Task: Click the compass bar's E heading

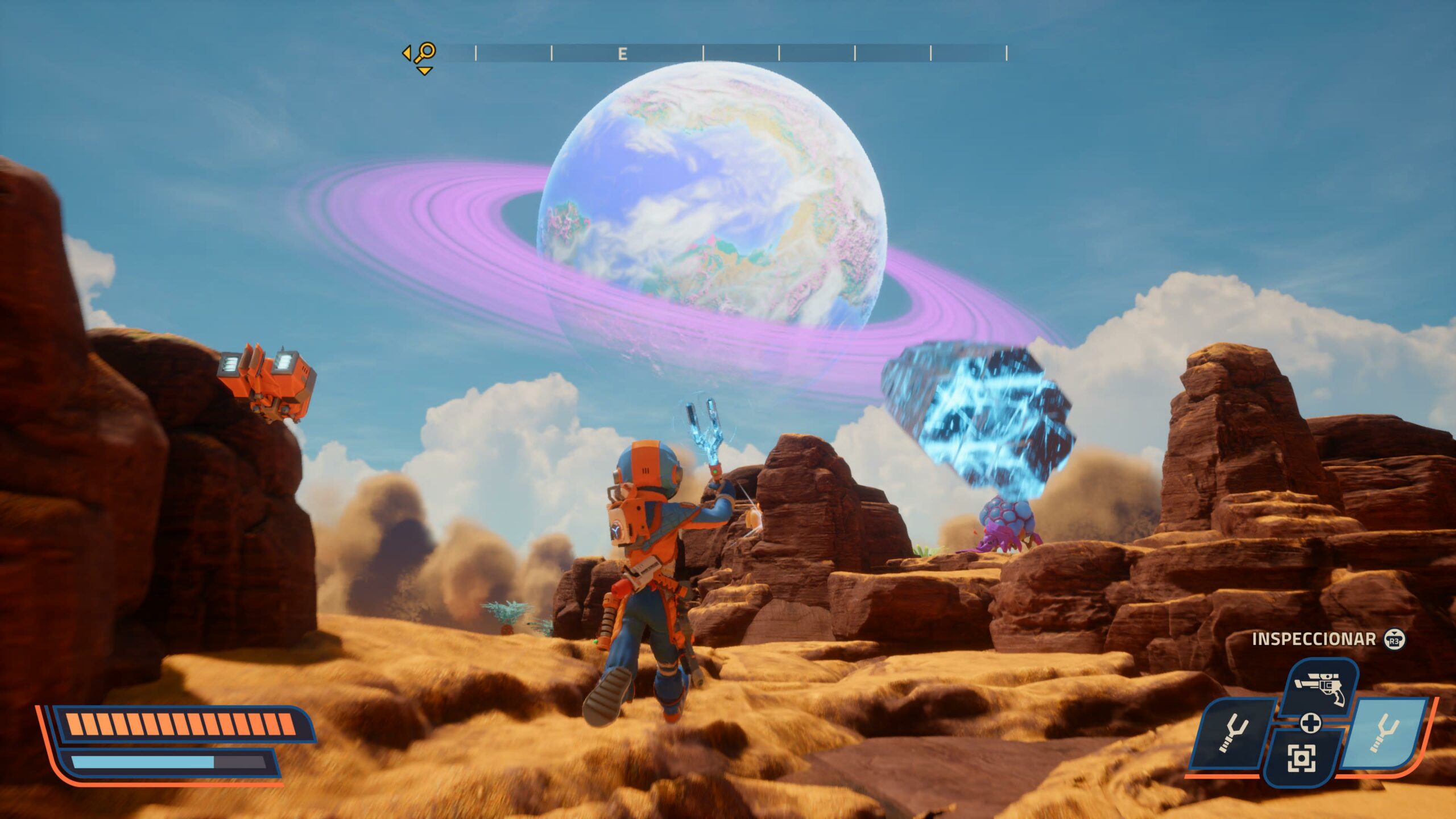Action: [x=622, y=54]
